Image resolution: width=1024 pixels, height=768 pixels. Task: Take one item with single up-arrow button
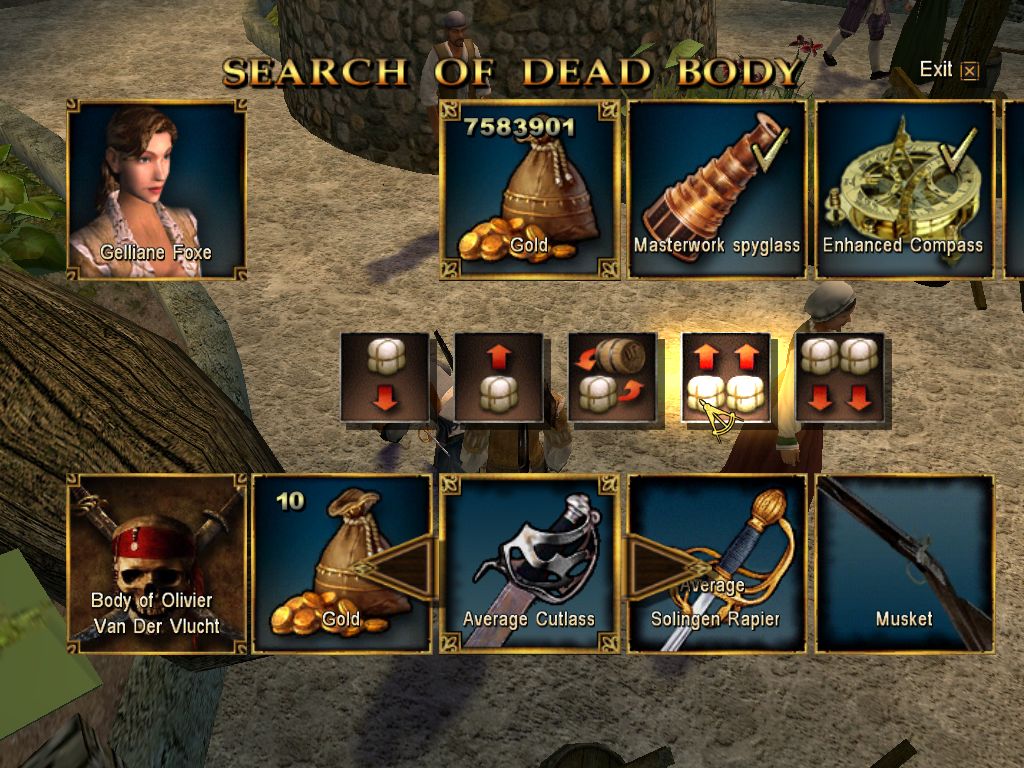click(499, 377)
